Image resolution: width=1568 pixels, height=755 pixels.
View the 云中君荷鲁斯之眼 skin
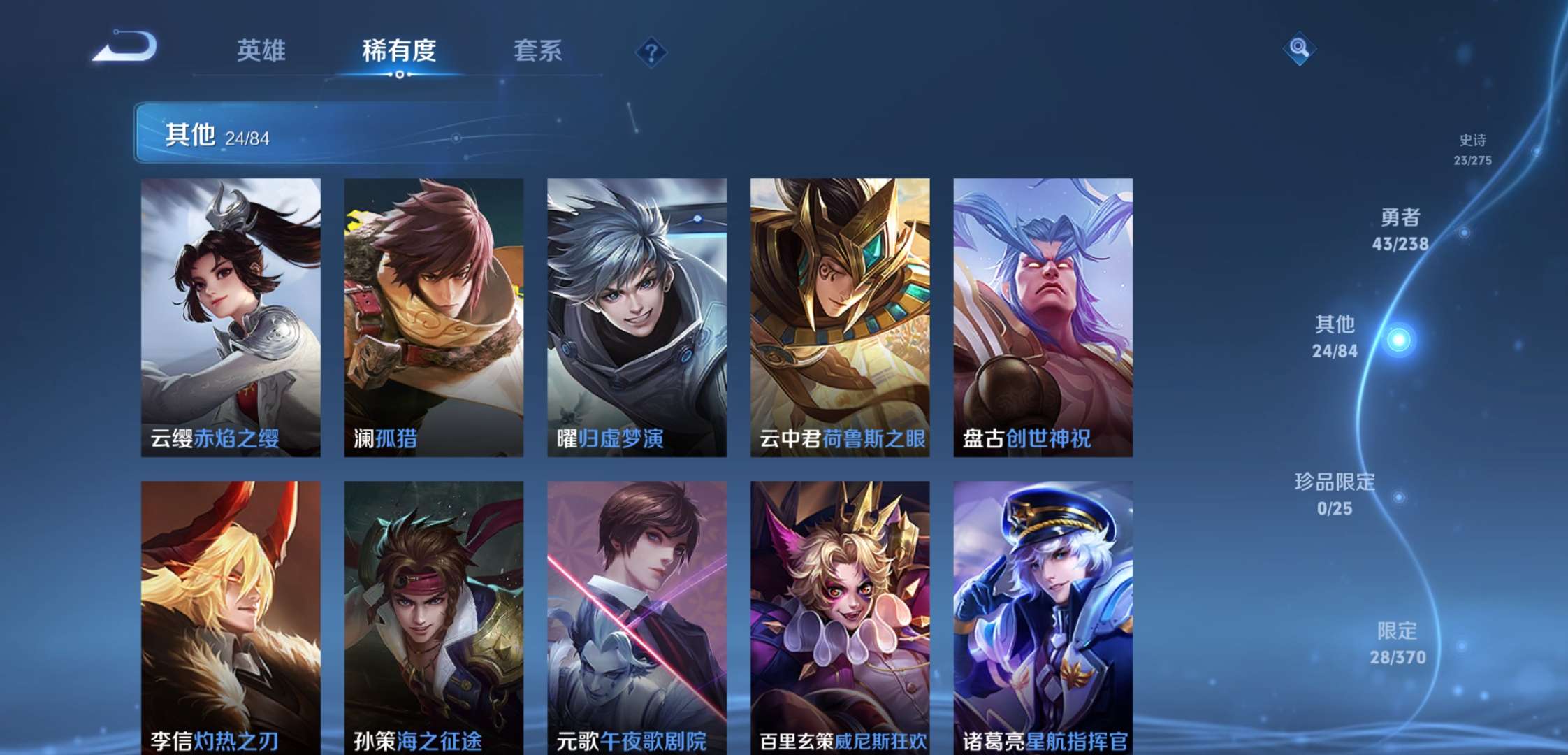pos(839,315)
